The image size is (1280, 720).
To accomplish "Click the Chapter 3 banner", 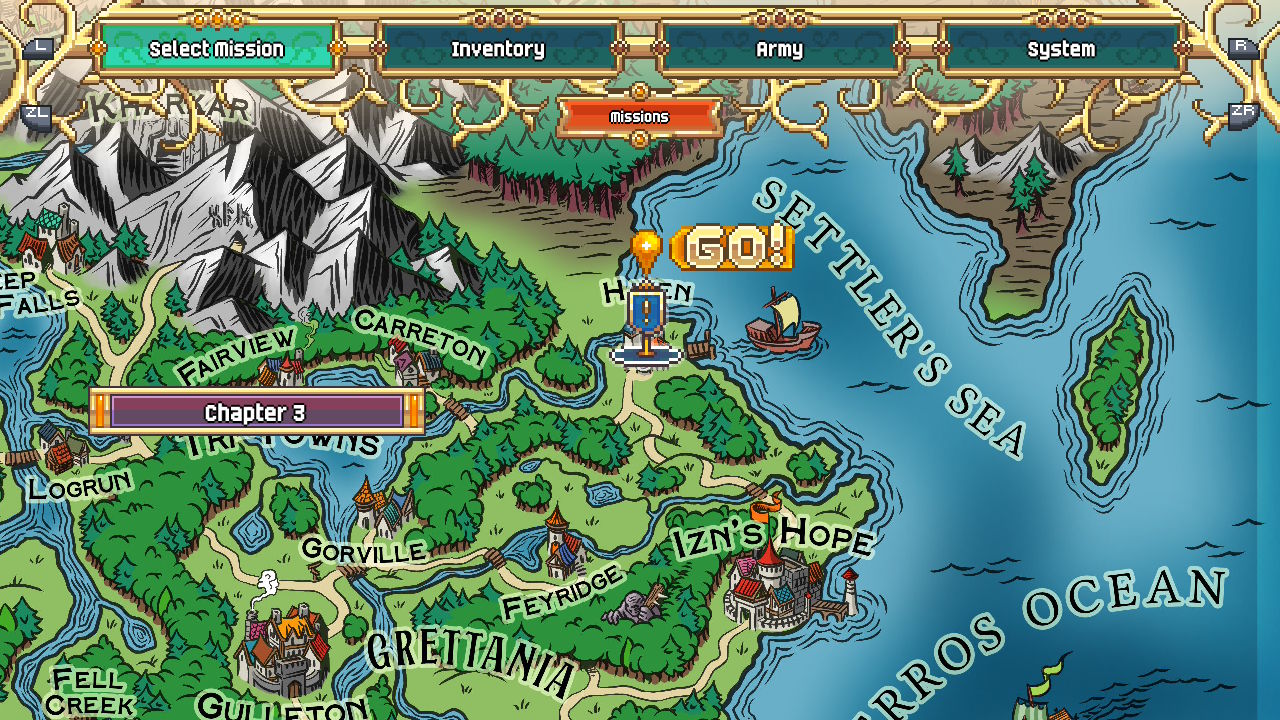I will tap(256, 412).
